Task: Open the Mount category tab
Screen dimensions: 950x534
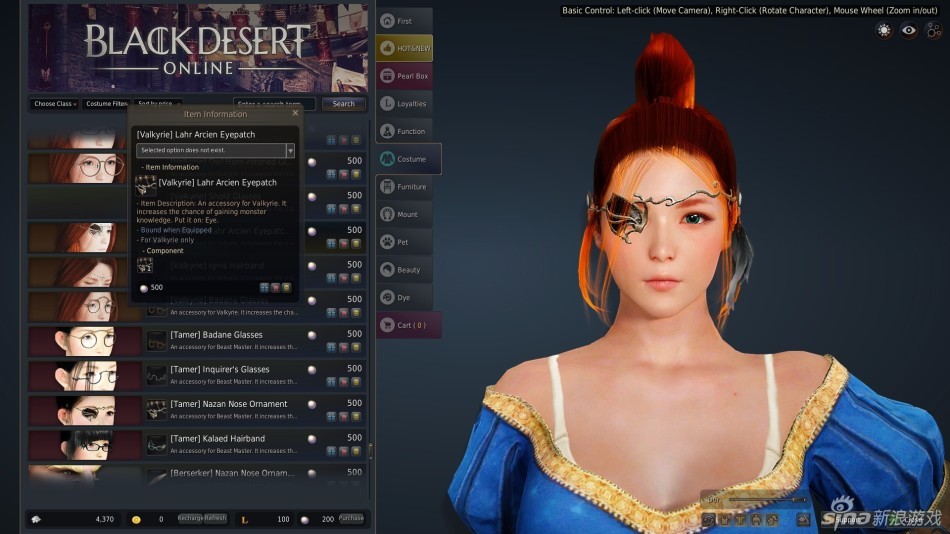Action: click(x=404, y=214)
